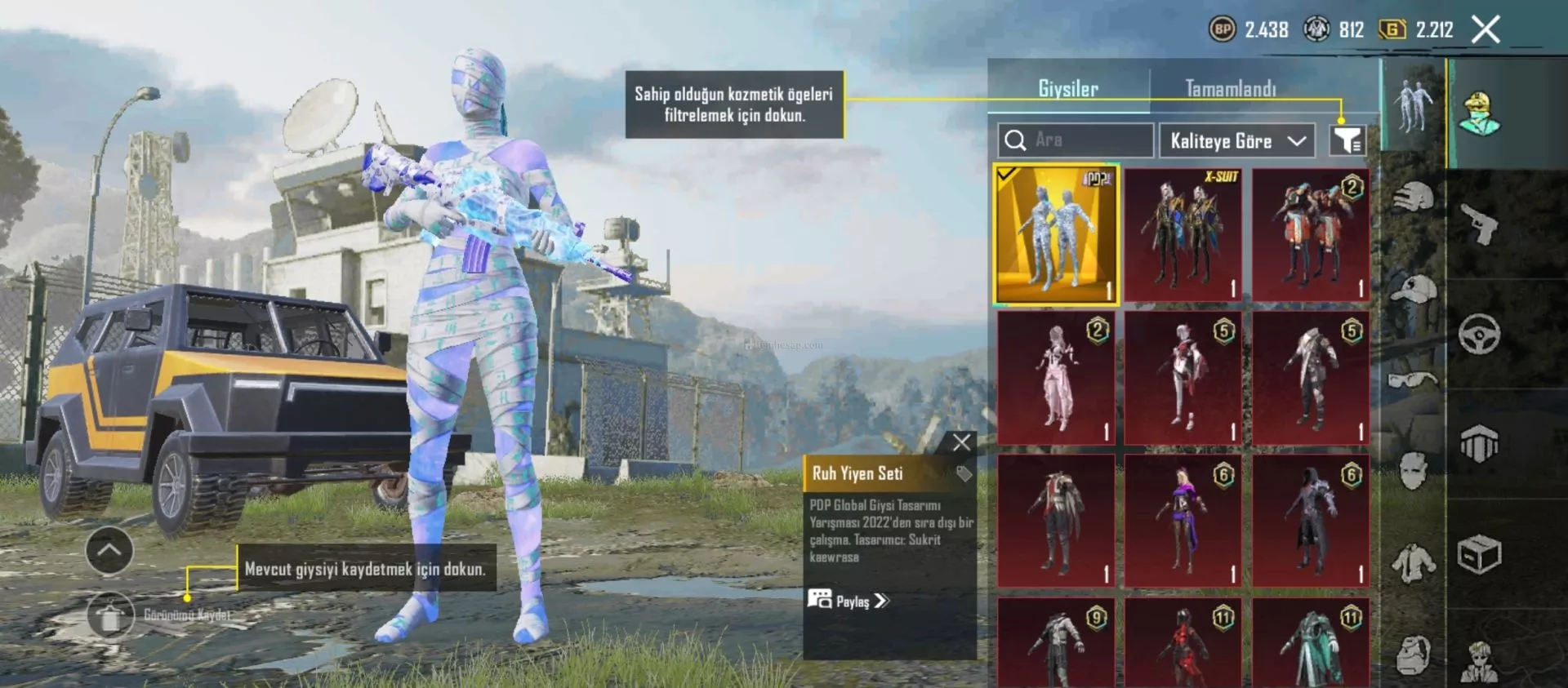The width and height of the screenshot is (1568, 688).
Task: Open the Tamamlandı tab
Action: [1230, 89]
